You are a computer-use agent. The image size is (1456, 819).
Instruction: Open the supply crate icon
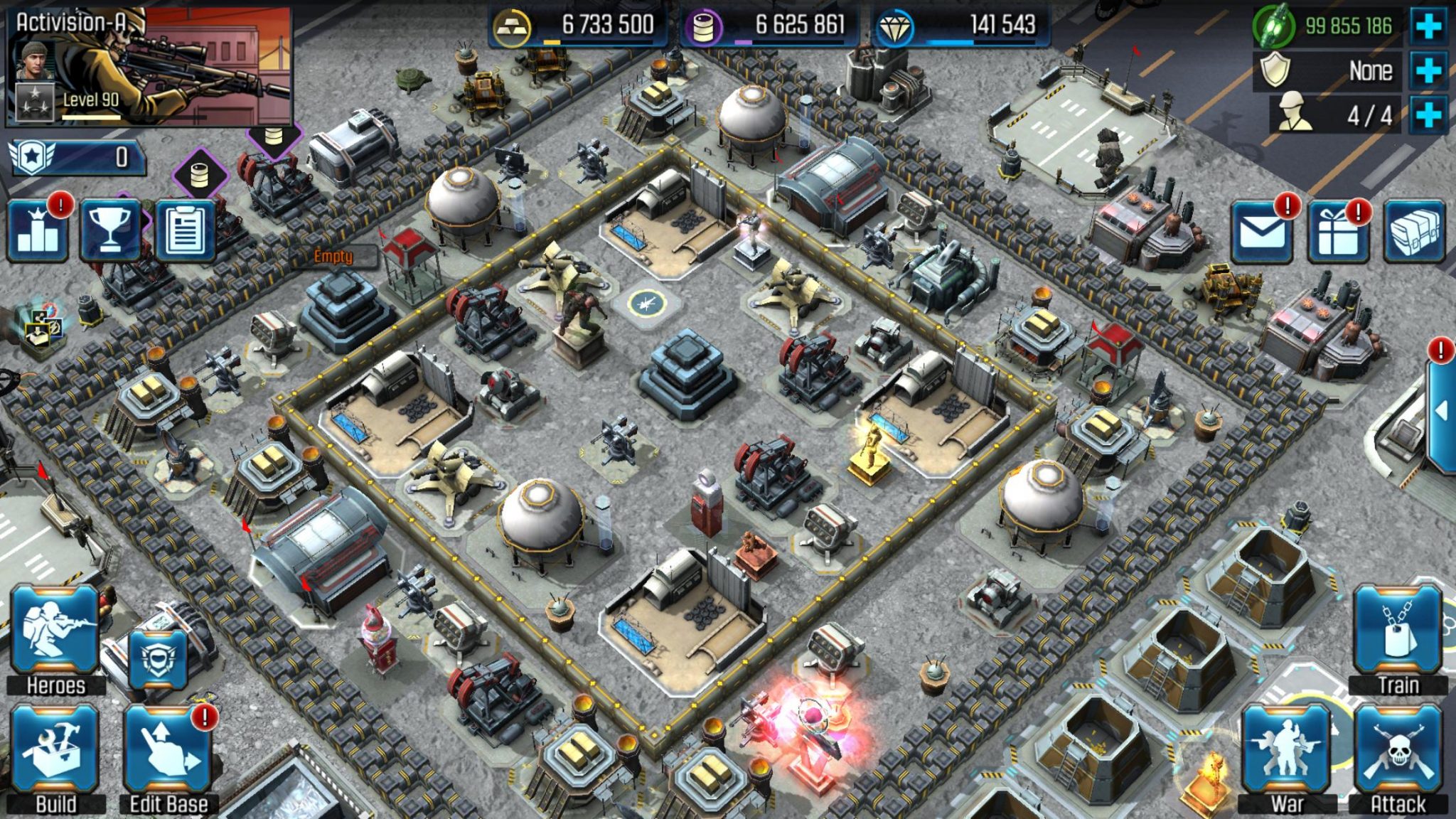(1414, 232)
